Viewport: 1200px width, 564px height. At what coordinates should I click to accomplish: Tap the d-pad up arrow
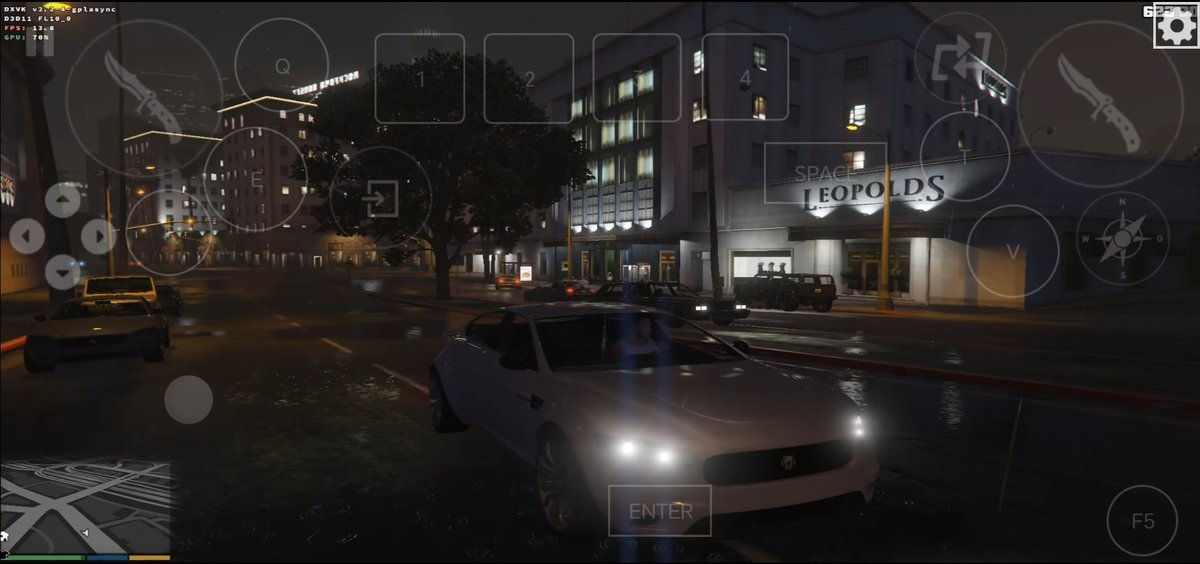tap(62, 200)
